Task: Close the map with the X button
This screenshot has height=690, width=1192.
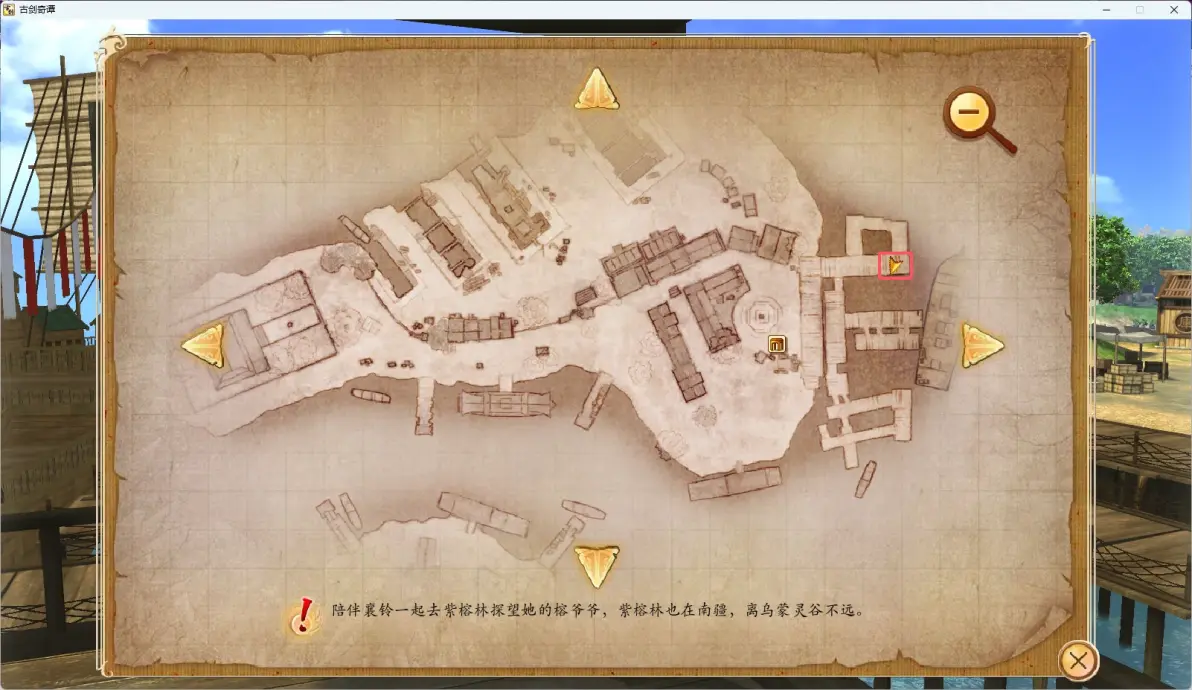Action: pos(1077,660)
